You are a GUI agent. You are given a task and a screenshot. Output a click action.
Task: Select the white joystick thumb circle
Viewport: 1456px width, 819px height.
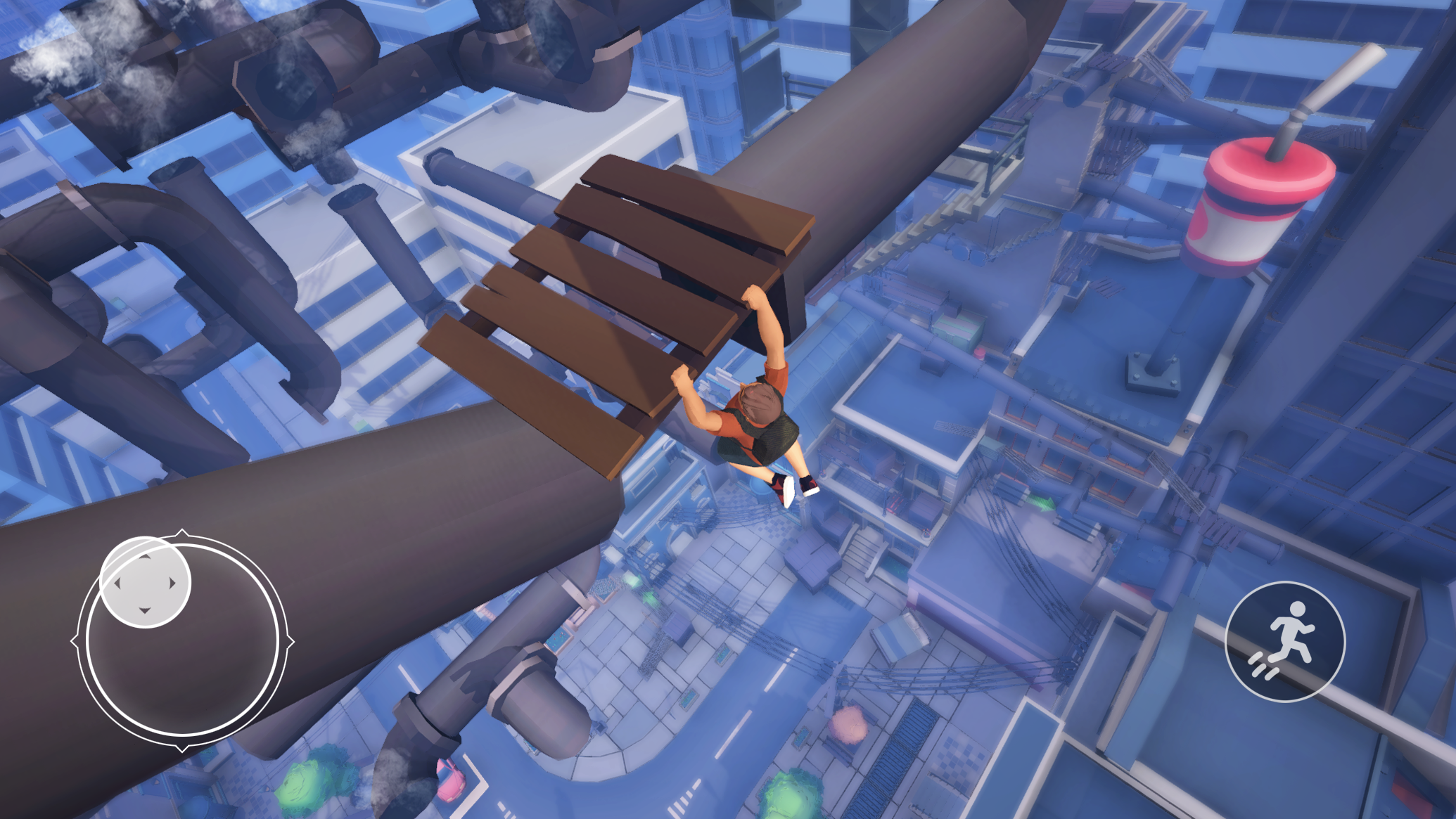pyautogui.click(x=146, y=582)
